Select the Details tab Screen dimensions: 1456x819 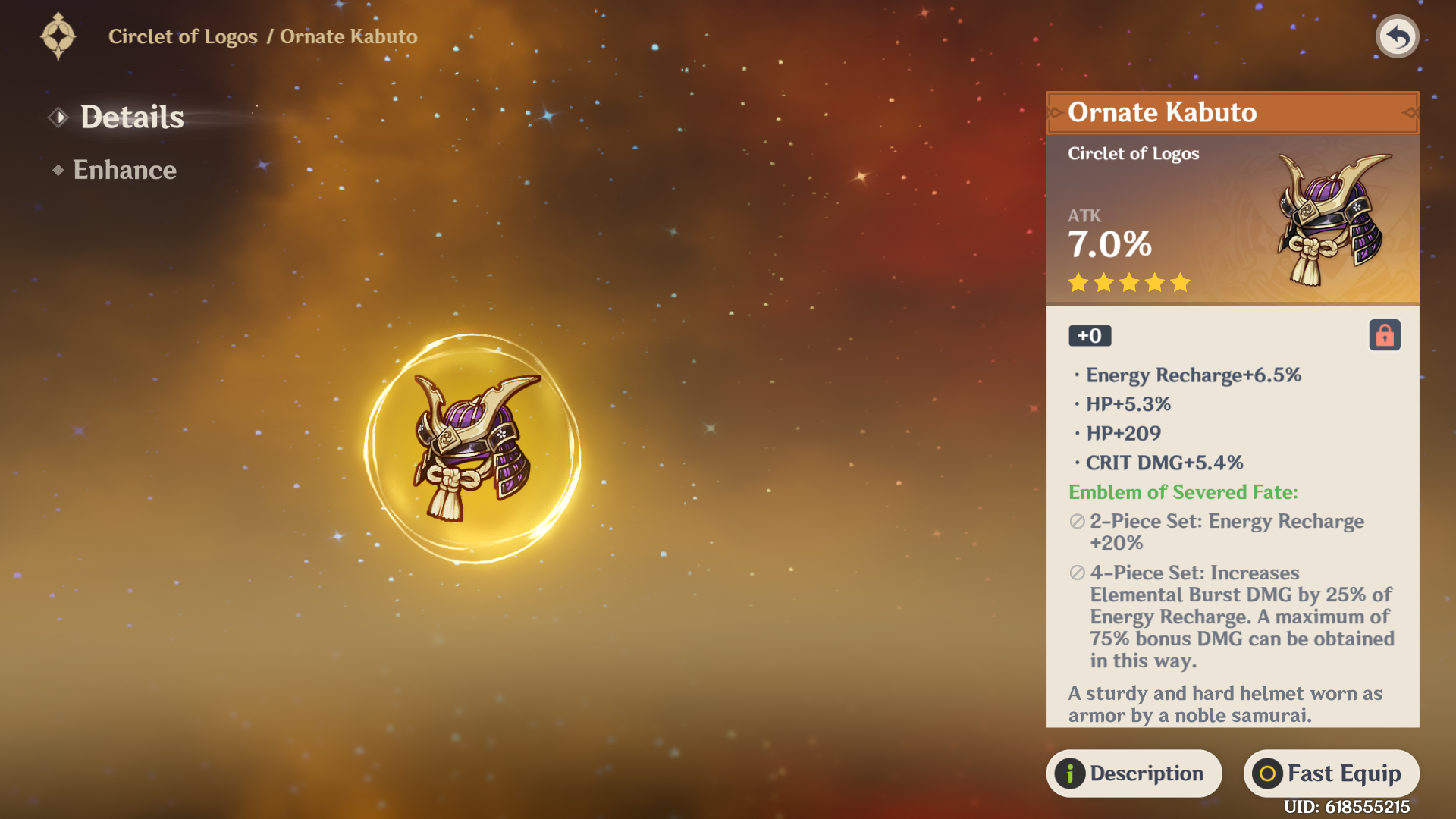(131, 117)
